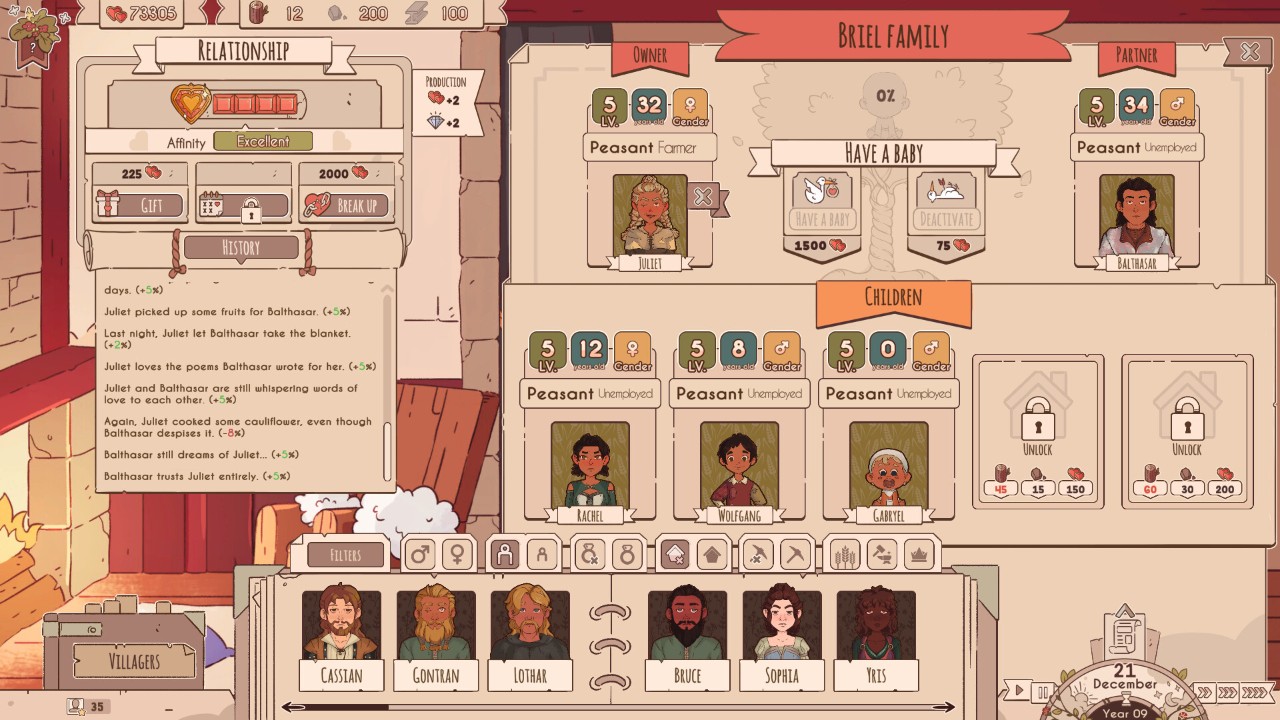Toggle the crown filter icon
Image resolution: width=1280 pixels, height=720 pixels.
click(x=917, y=555)
